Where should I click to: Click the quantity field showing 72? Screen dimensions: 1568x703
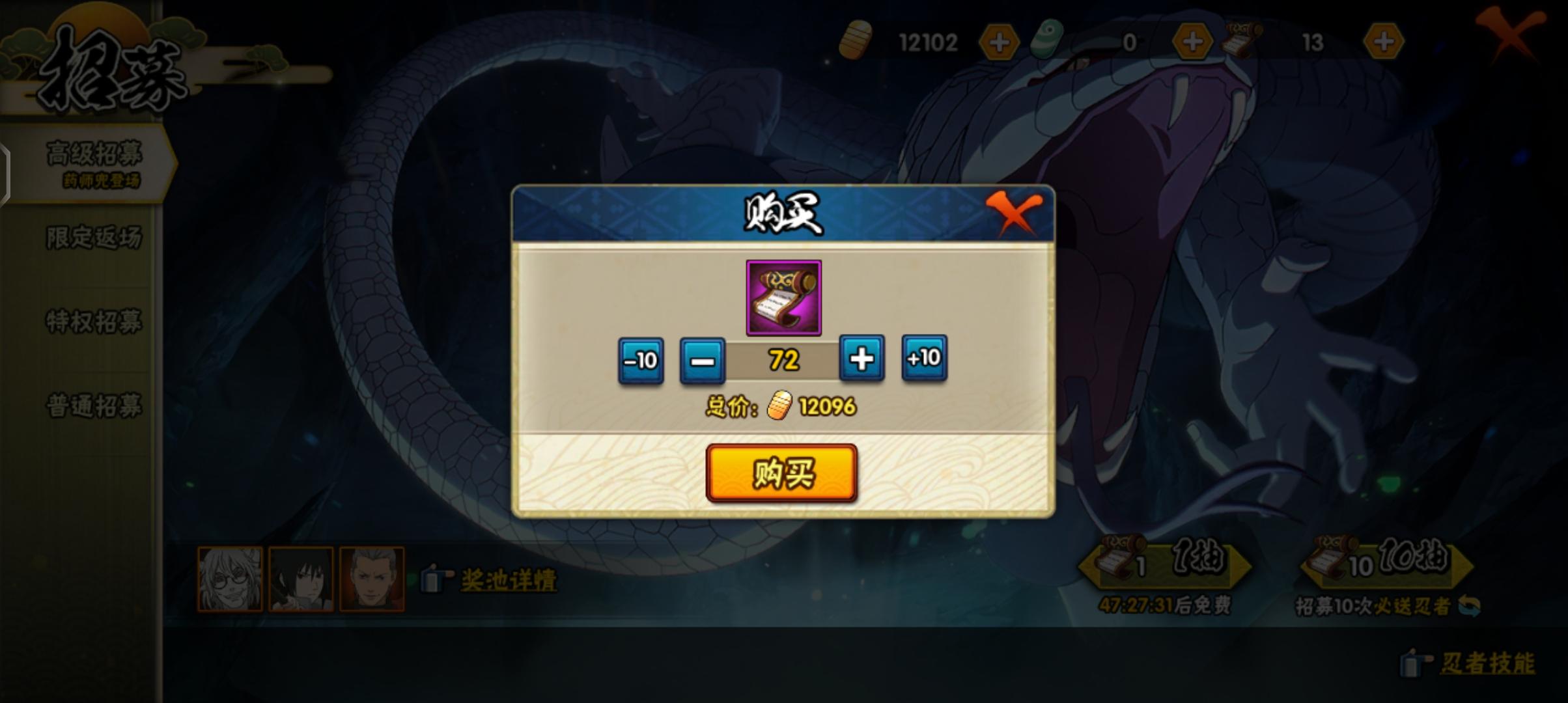[x=781, y=359]
